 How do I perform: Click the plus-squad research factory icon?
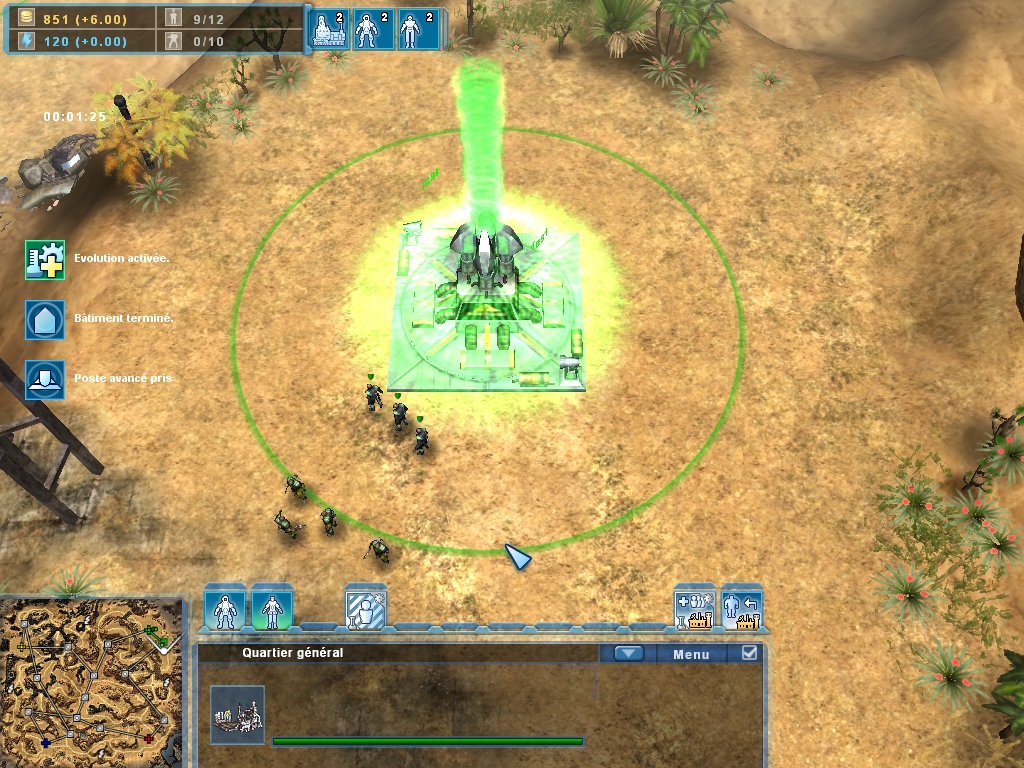click(x=694, y=608)
